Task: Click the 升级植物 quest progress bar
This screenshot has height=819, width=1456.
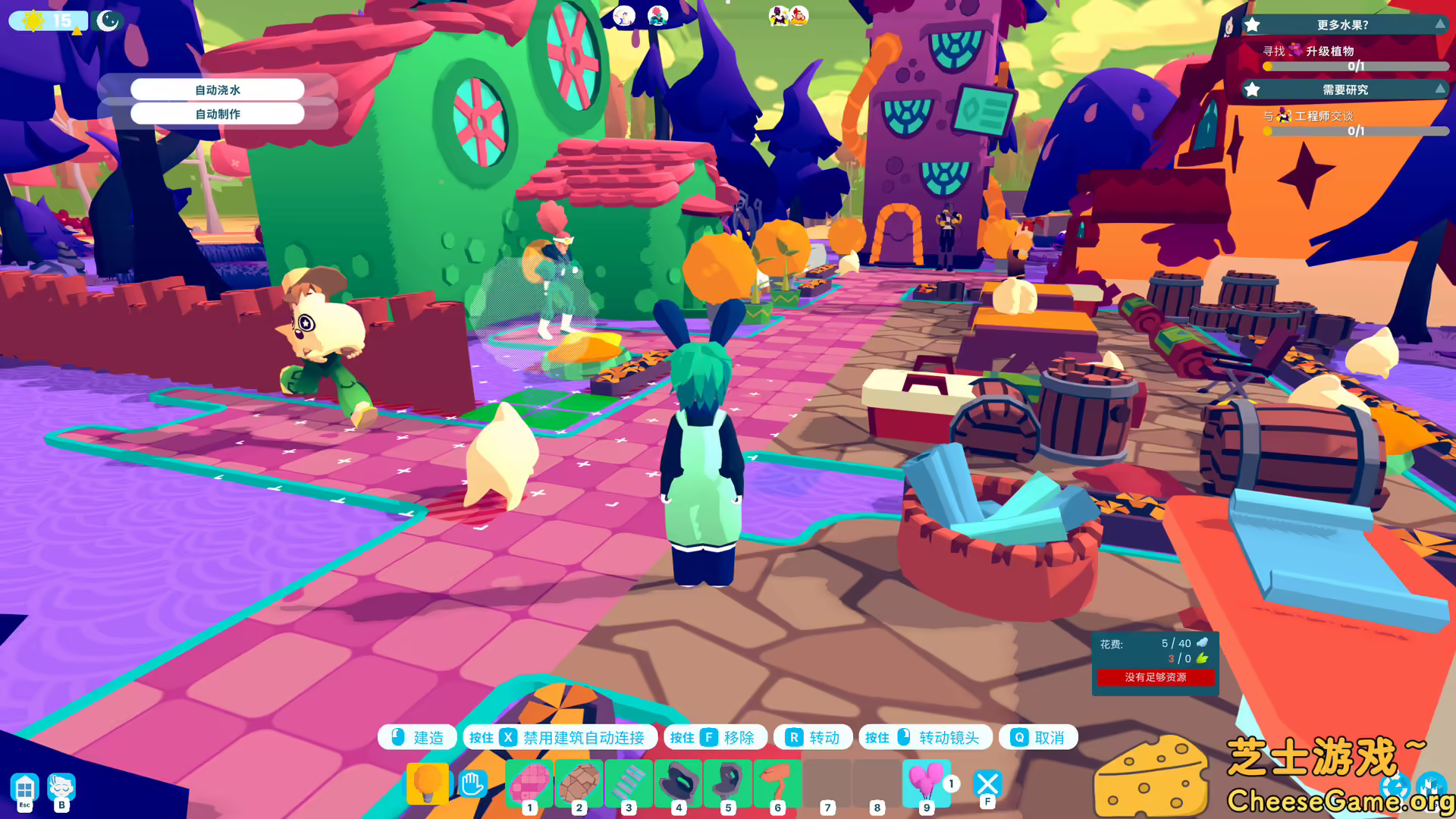Action: [x=1354, y=67]
